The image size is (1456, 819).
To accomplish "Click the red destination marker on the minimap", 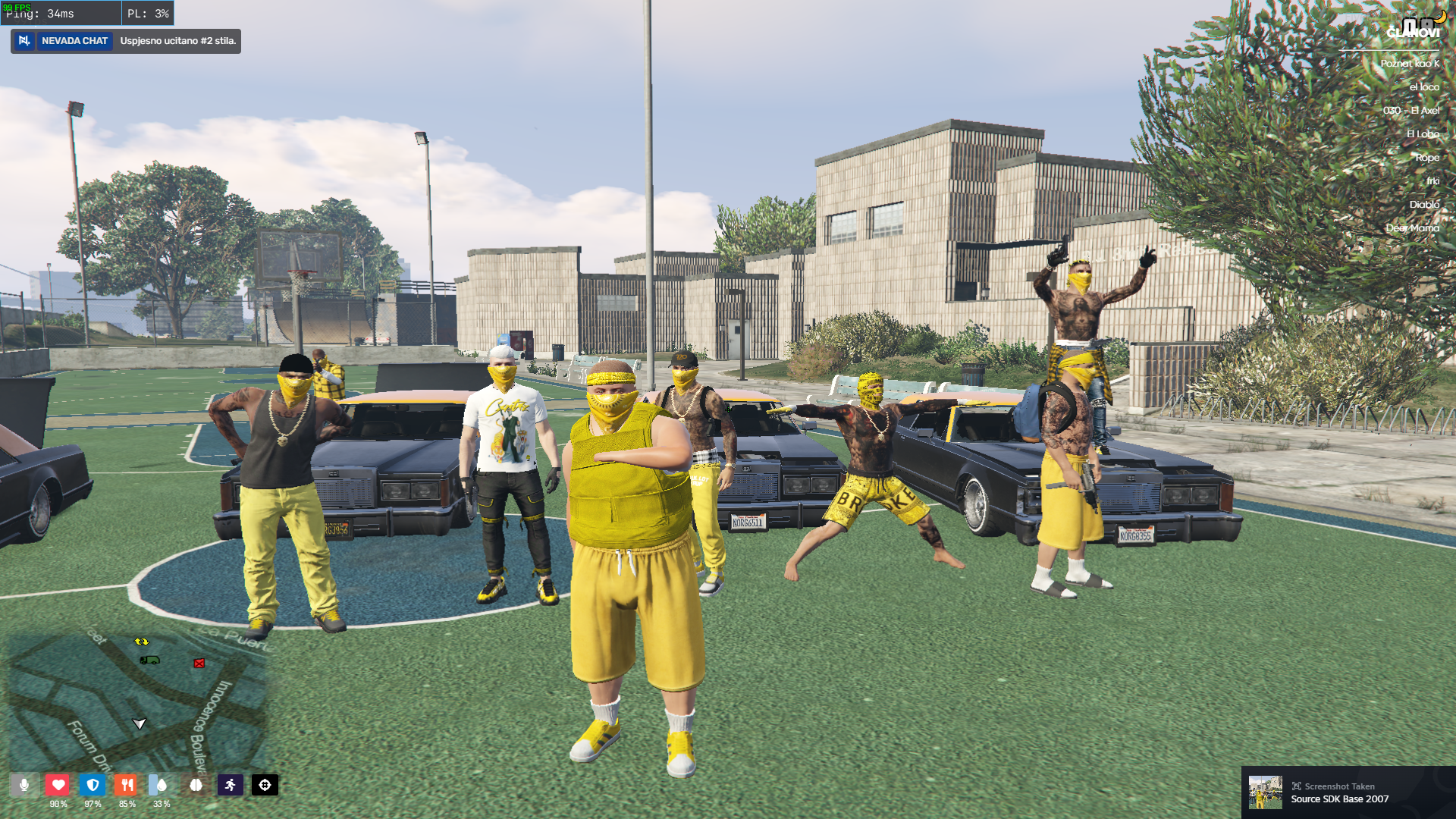I will point(199,662).
